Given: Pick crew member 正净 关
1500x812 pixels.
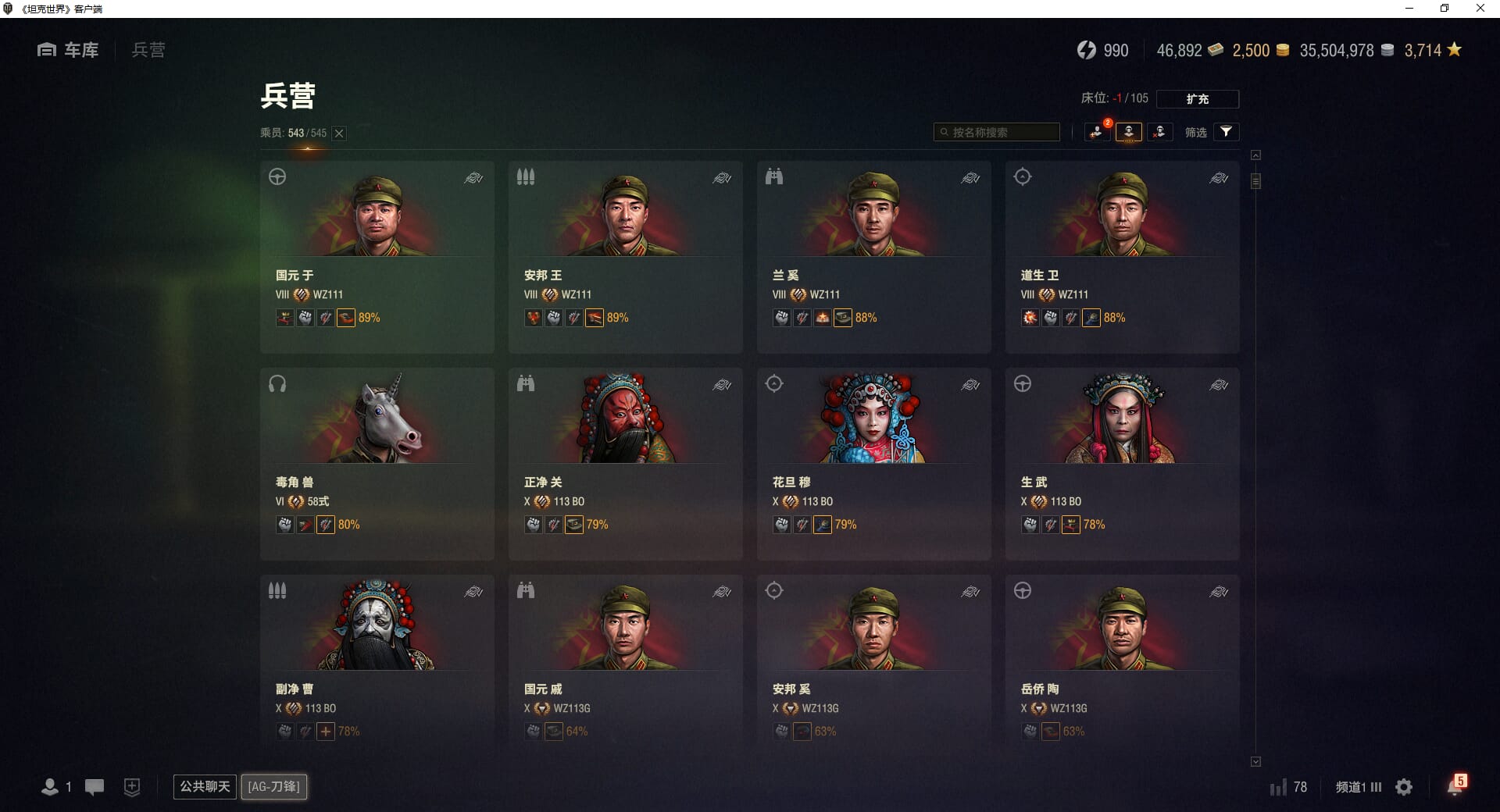Looking at the screenshot, I should (625, 464).
